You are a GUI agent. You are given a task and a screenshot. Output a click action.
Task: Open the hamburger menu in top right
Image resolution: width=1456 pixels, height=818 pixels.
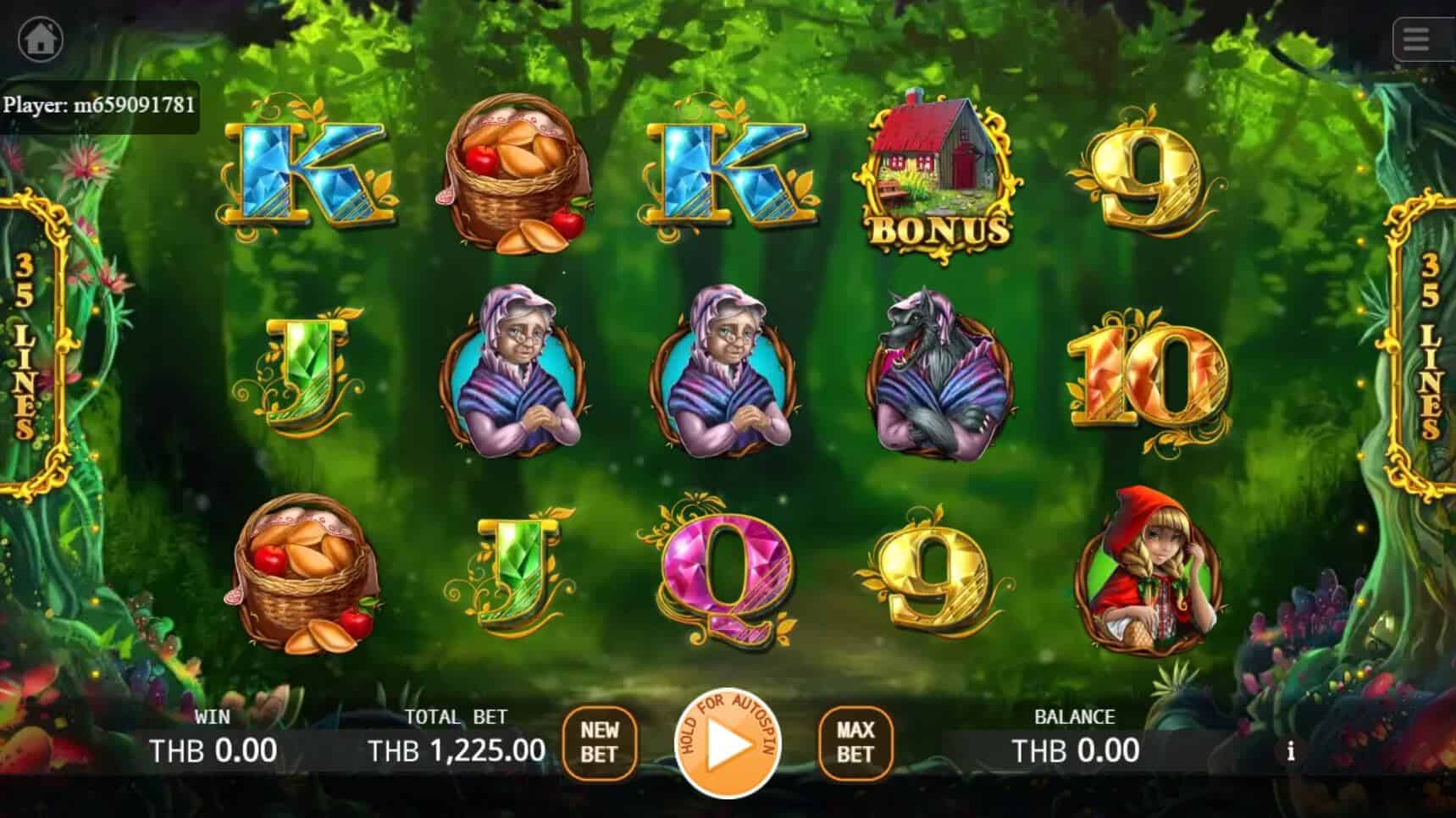pyautogui.click(x=1415, y=37)
